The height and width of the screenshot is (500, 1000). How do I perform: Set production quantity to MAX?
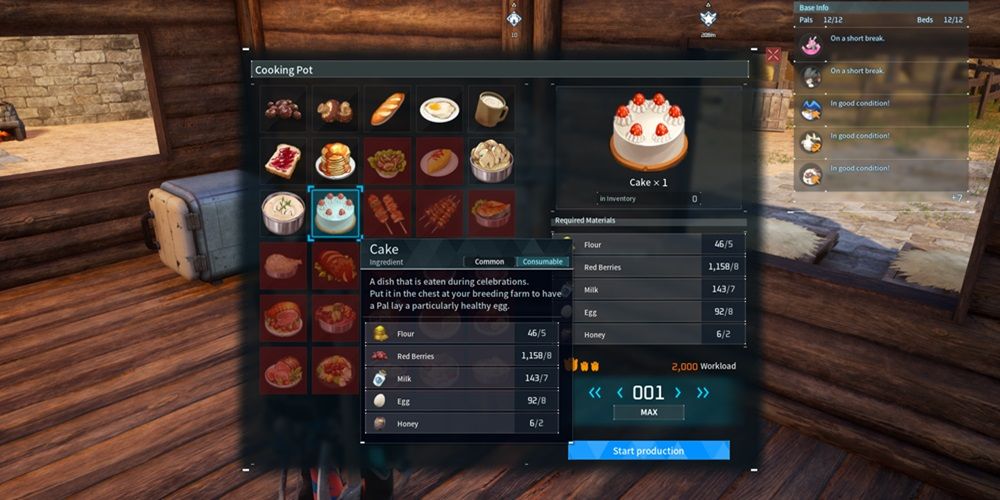648,412
